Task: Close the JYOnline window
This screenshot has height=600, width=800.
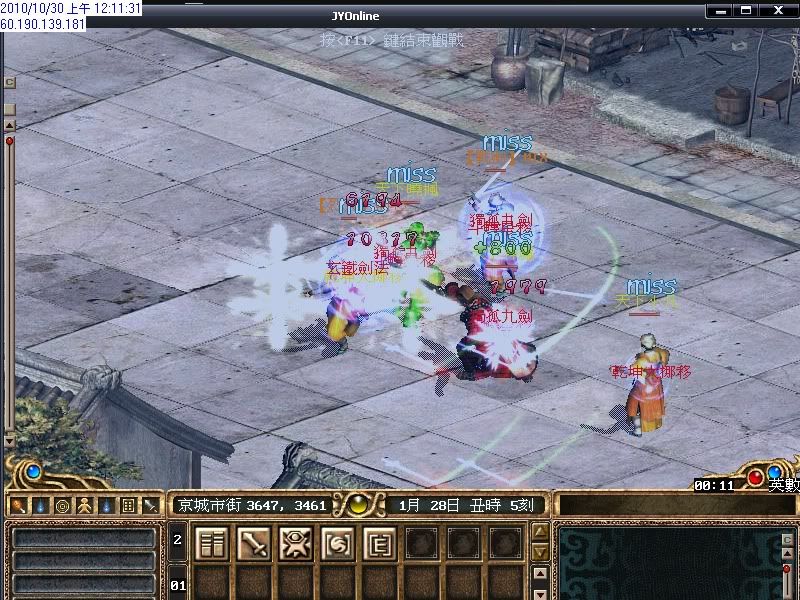Action: (779, 10)
